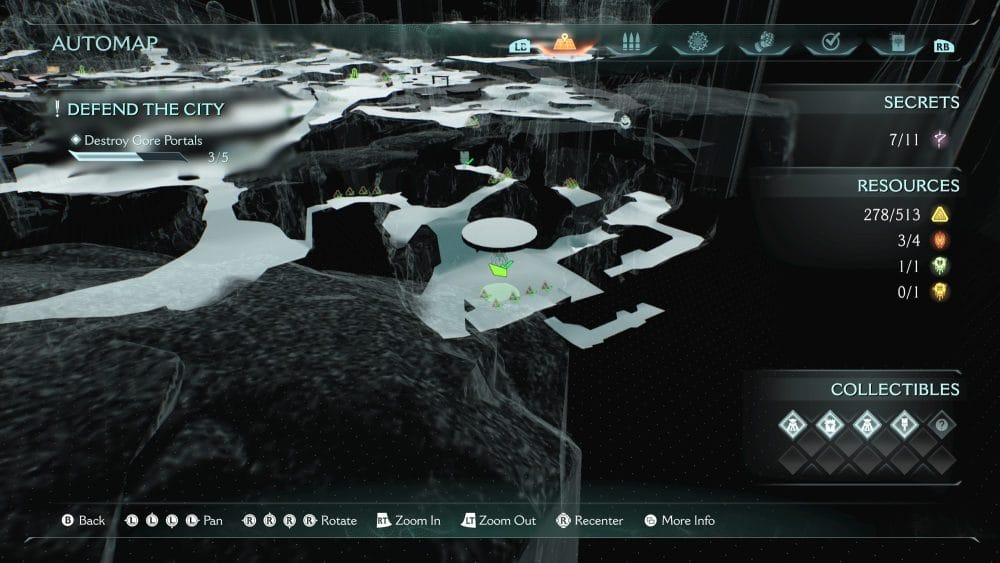Screen dimensions: 1000x563
Task: Switch to the armored fist tab
Action: (762, 44)
